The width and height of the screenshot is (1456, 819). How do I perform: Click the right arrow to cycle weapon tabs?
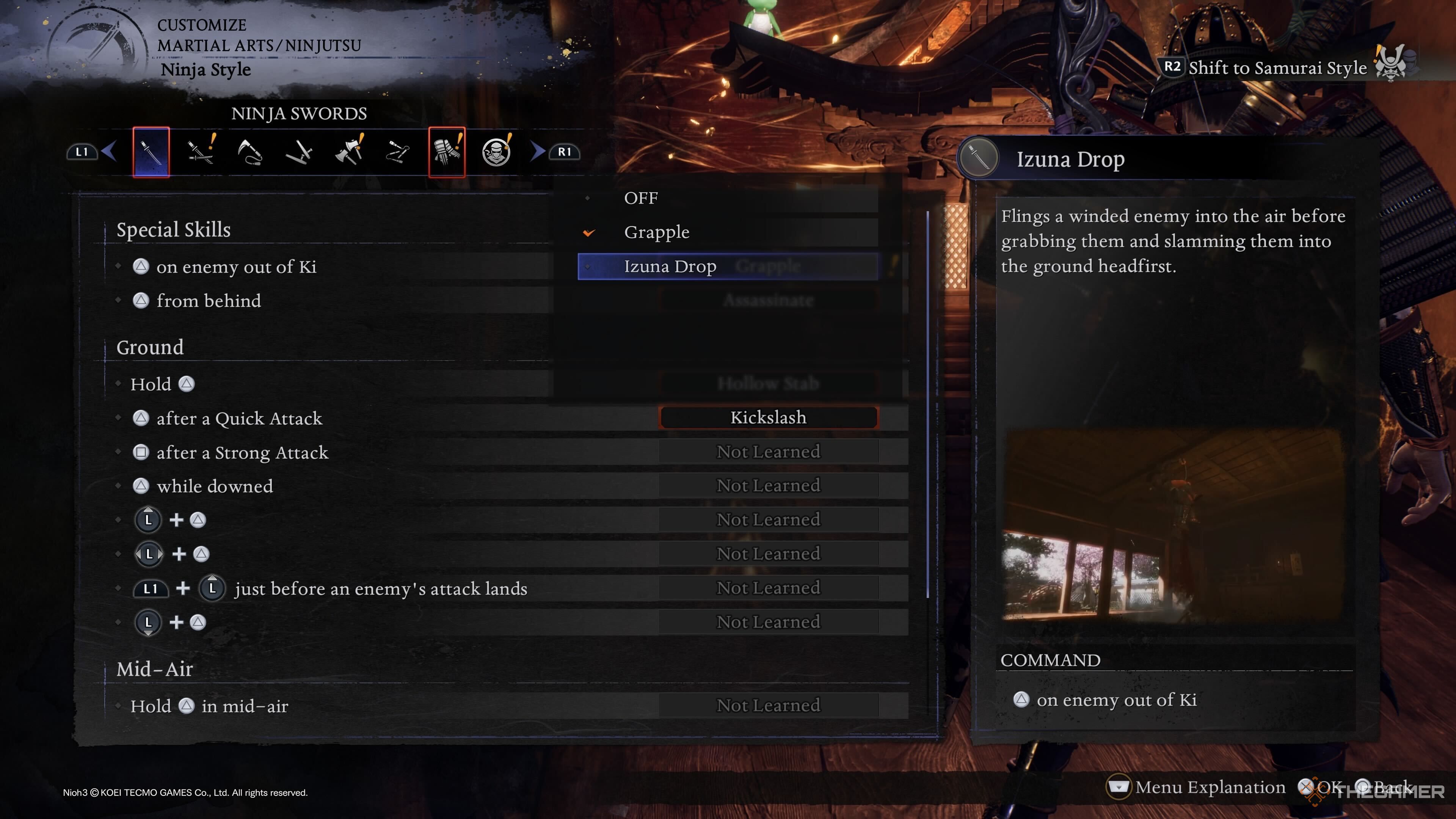[538, 151]
